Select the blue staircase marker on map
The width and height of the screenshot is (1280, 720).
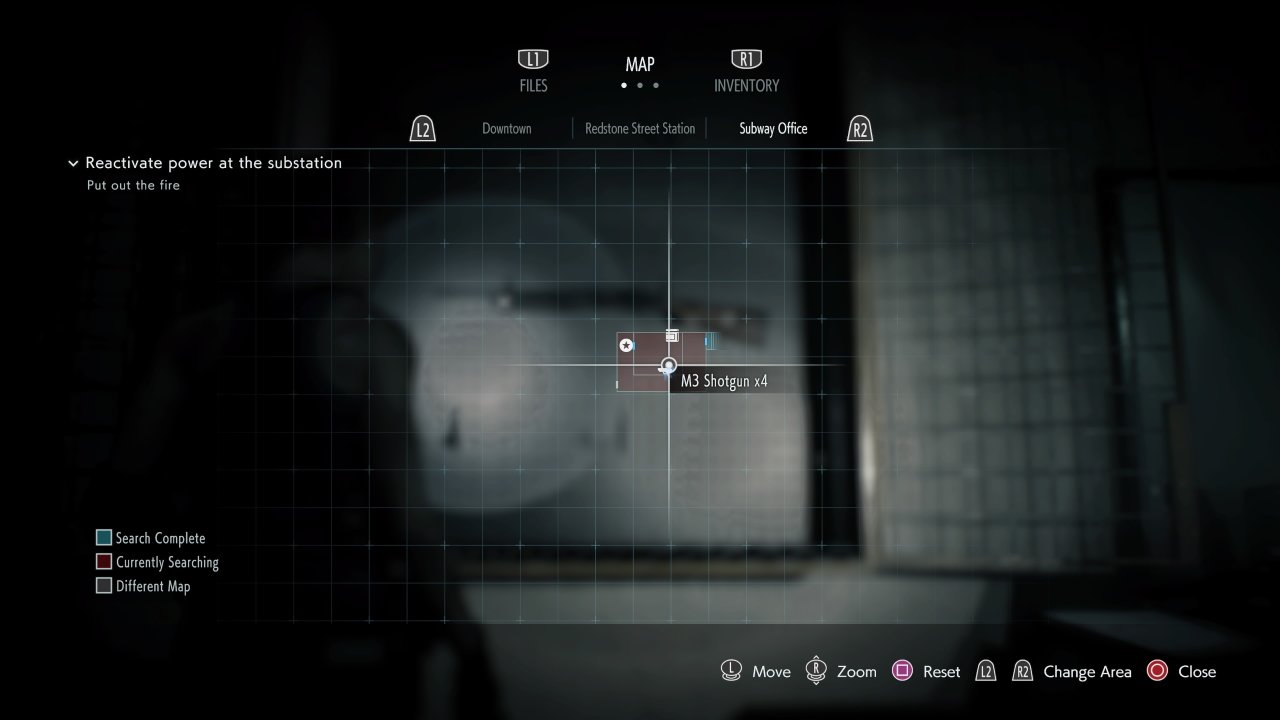[709, 342]
